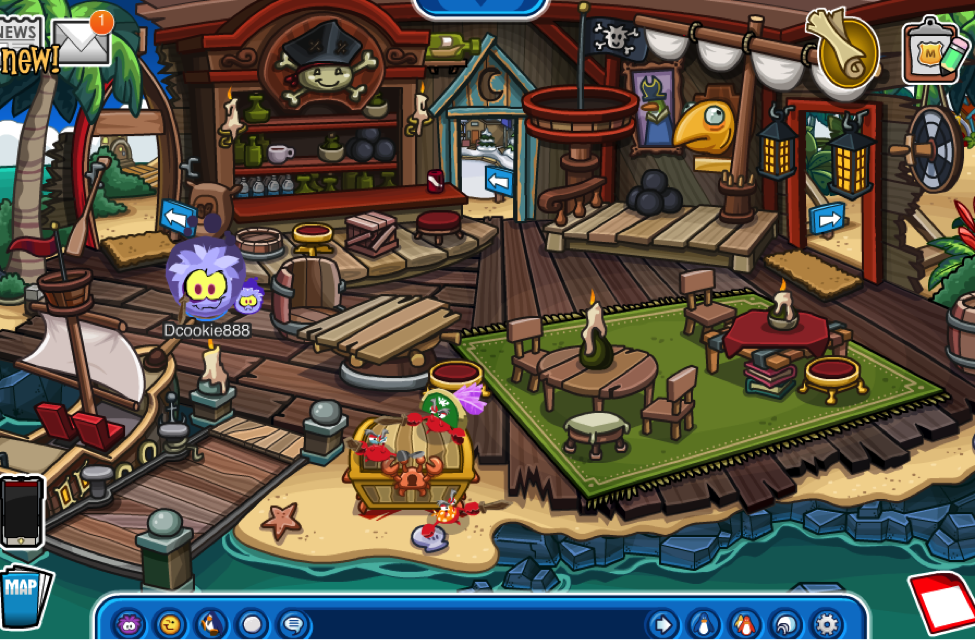Open the penguin actions menu
Viewport: 975px width, 640px height.
tap(212, 625)
